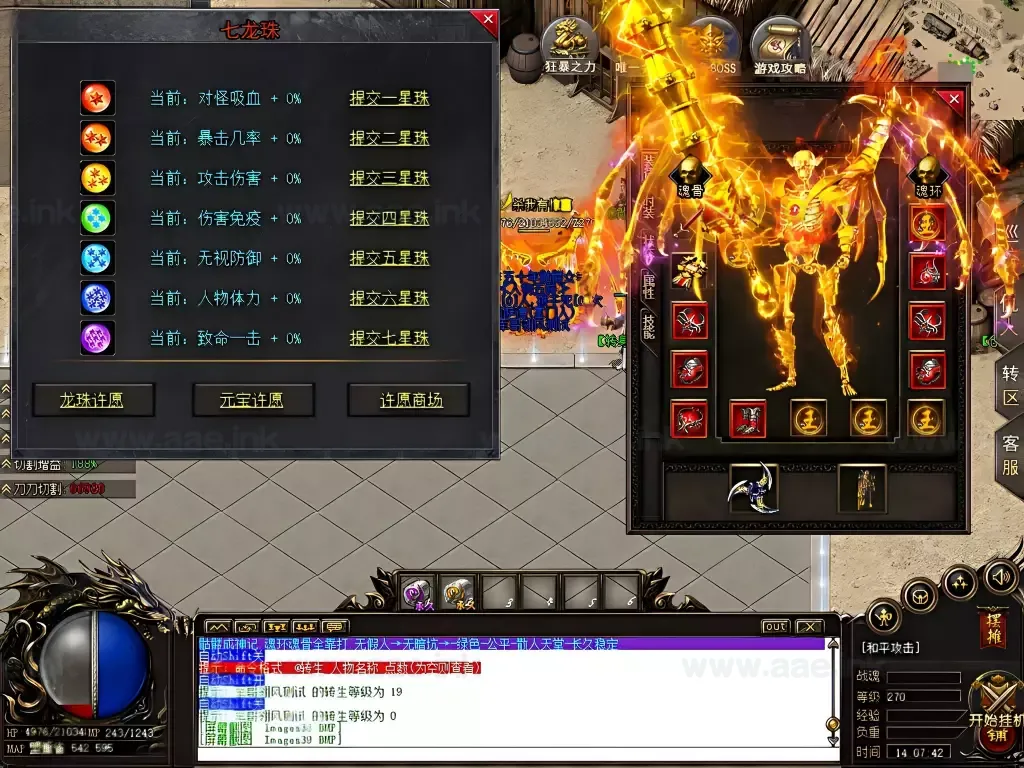Open the 技能 skills tab

tap(648, 327)
